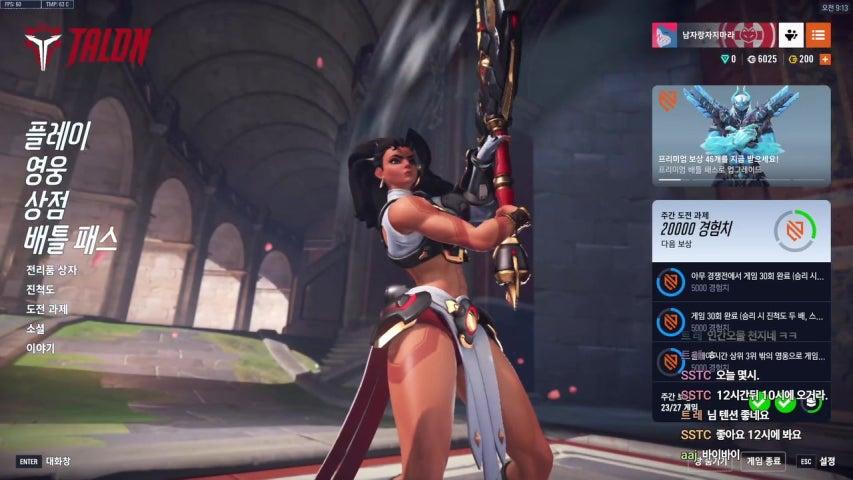Open the weekly 20000 경험치 challenge panel

(x=741, y=231)
